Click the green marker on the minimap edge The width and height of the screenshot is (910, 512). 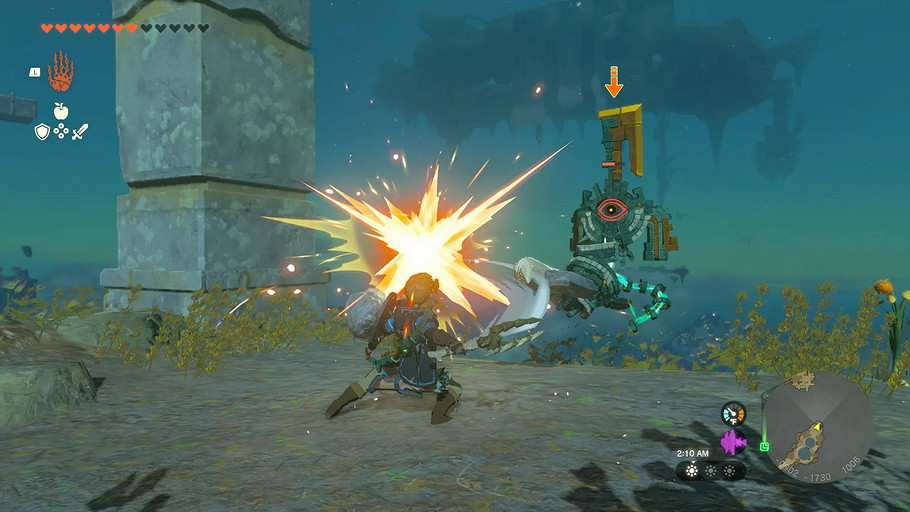pyautogui.click(x=764, y=446)
